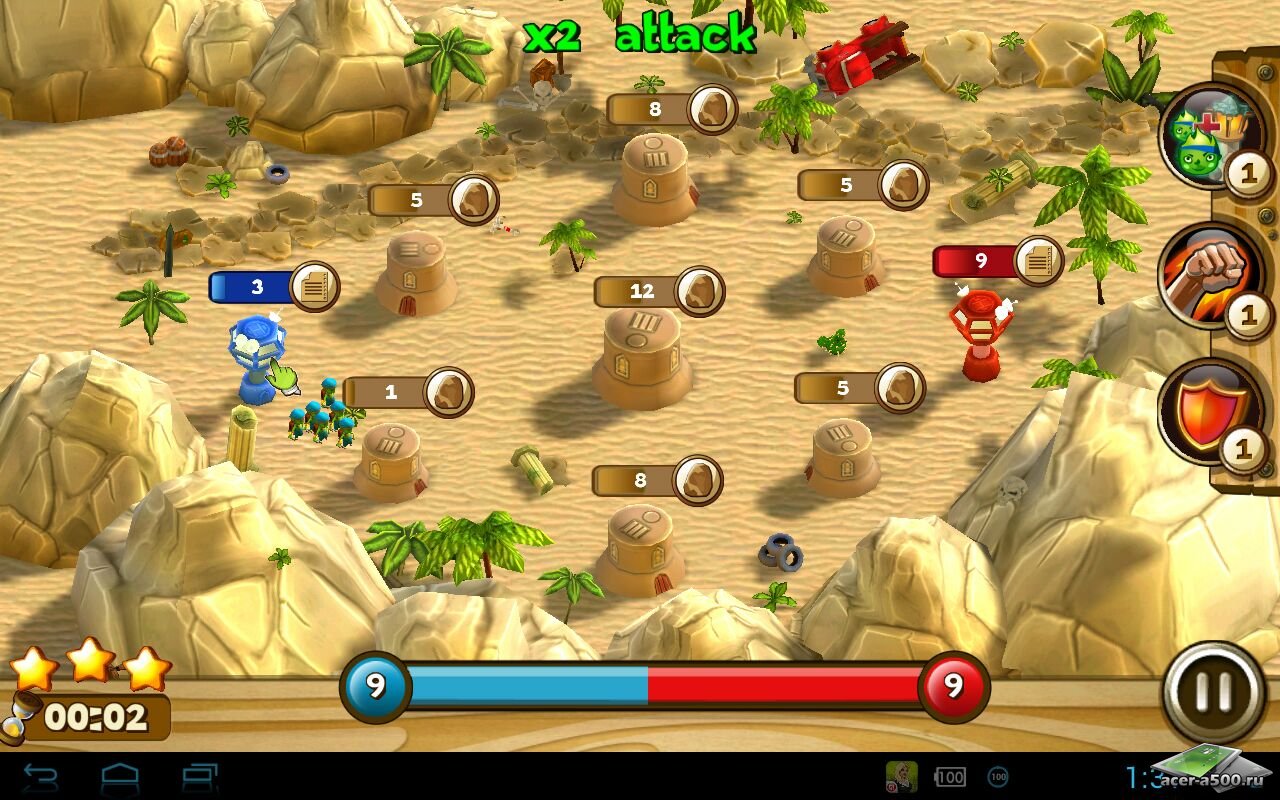1280x800 pixels.
Task: Pause the game with the pause button
Action: [1213, 691]
